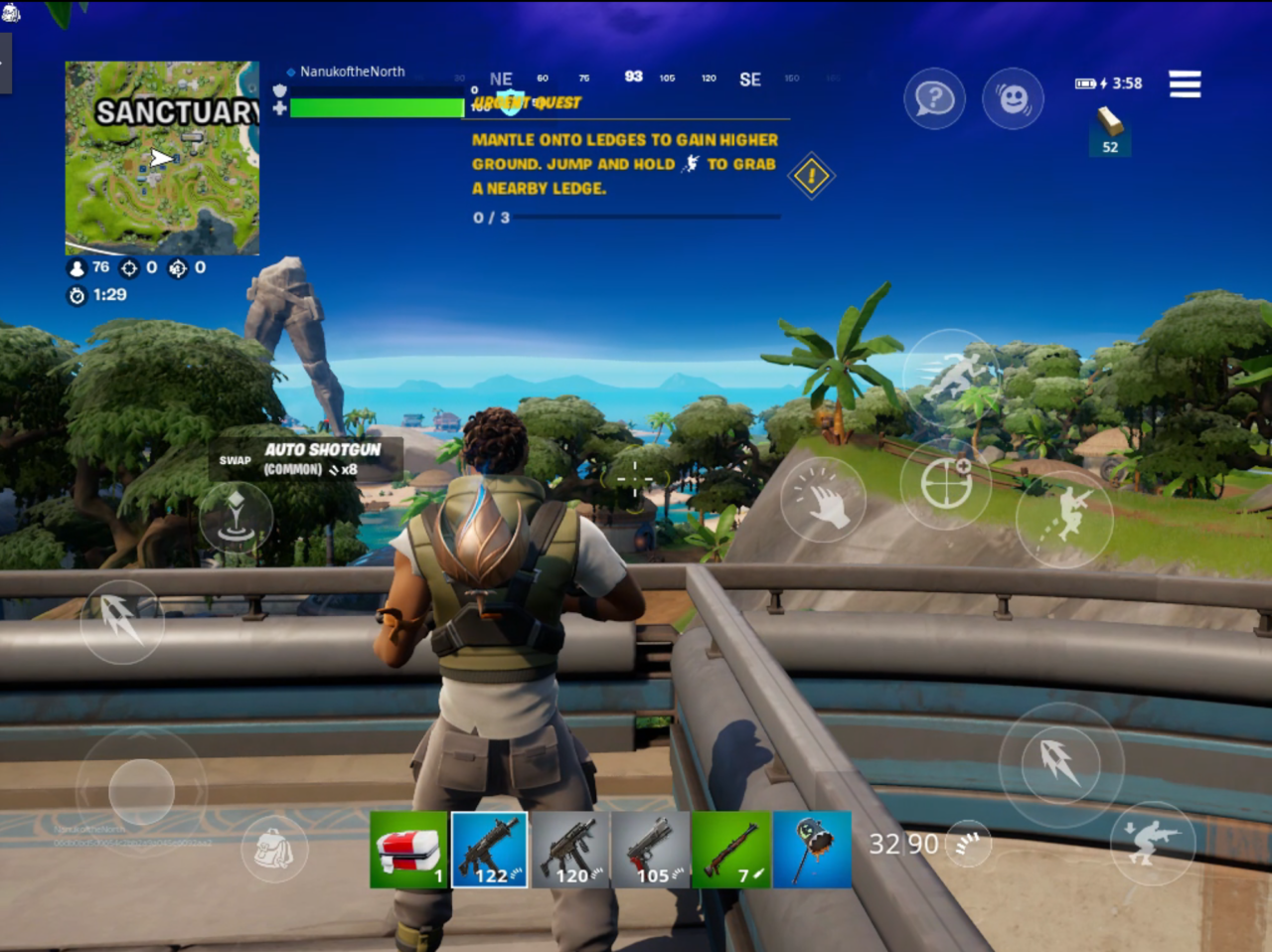This screenshot has height=952, width=1272.
Task: Tap the gold bar counter showing 52
Action: (x=1109, y=134)
